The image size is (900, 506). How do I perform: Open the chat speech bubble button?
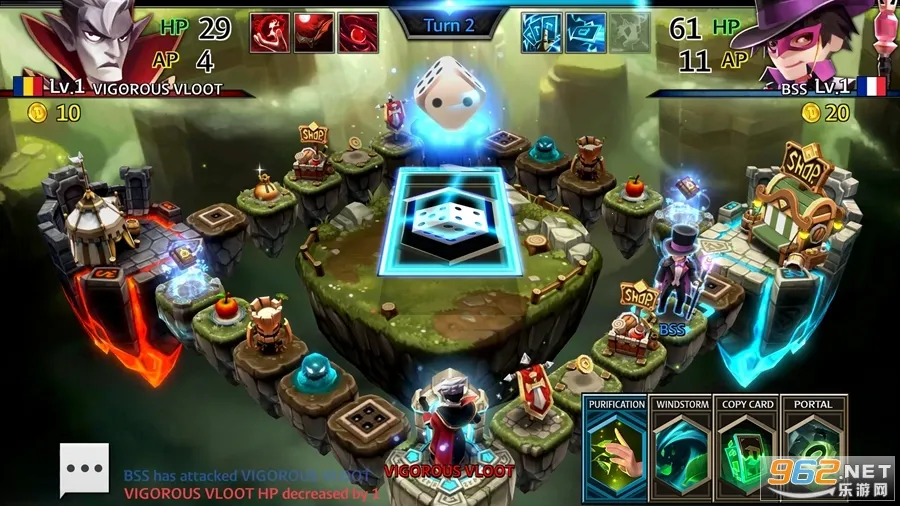point(84,468)
